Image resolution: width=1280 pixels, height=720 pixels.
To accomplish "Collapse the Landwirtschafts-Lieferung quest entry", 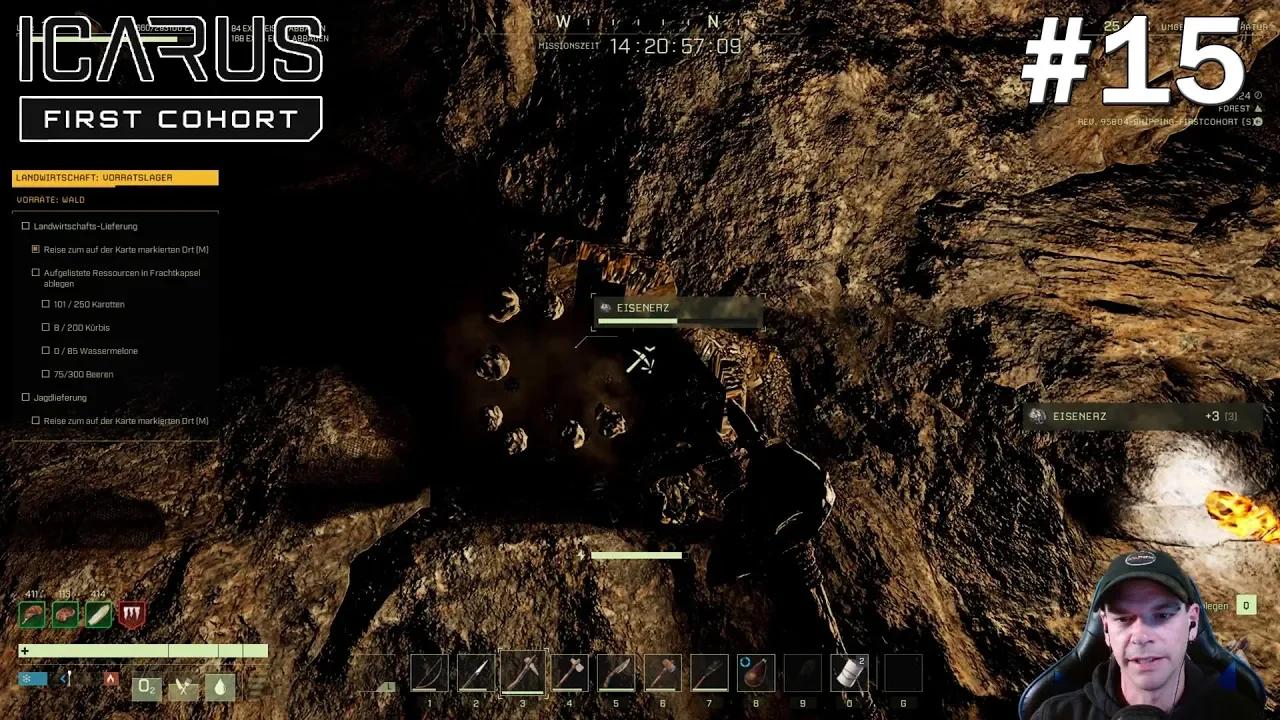I will (25, 226).
